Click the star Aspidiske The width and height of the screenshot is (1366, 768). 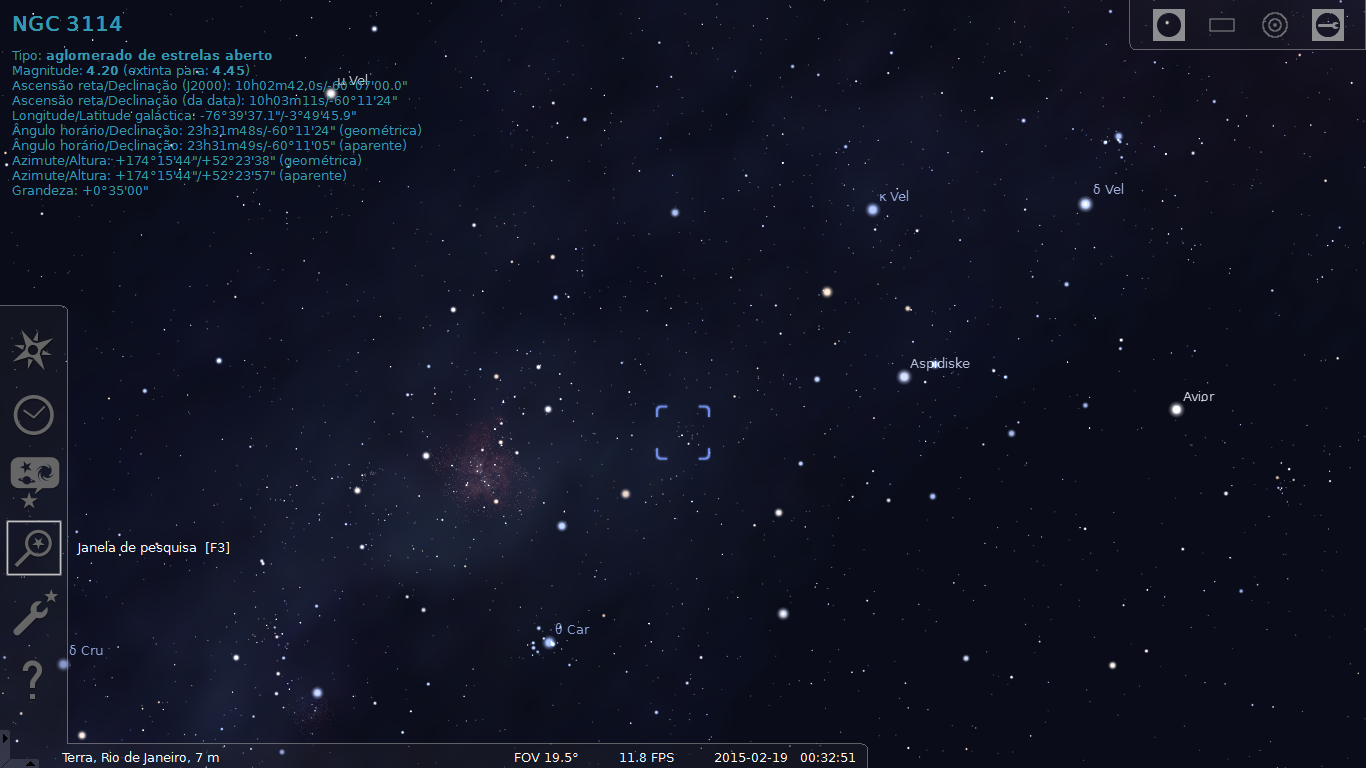[906, 375]
